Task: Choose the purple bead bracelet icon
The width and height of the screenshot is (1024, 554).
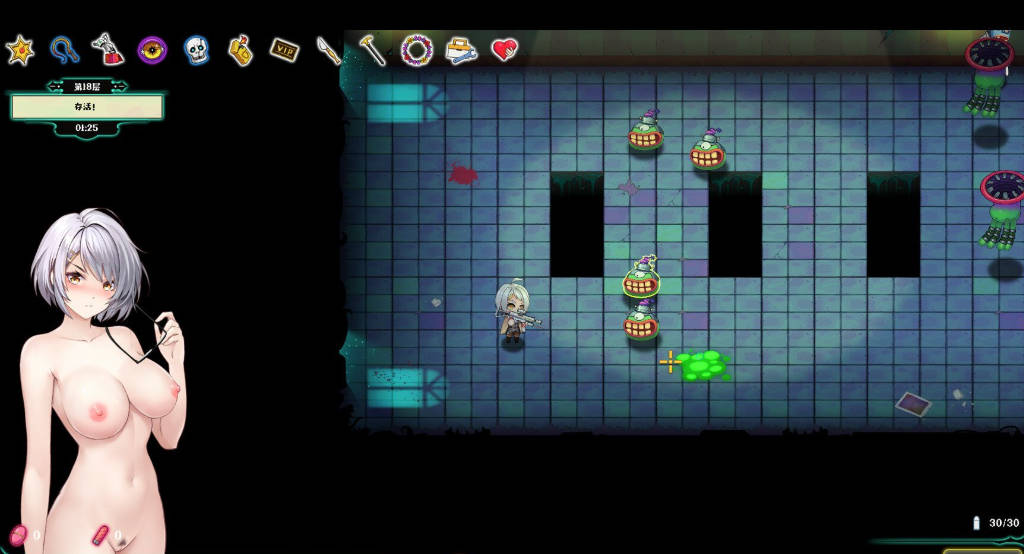Action: (x=417, y=49)
